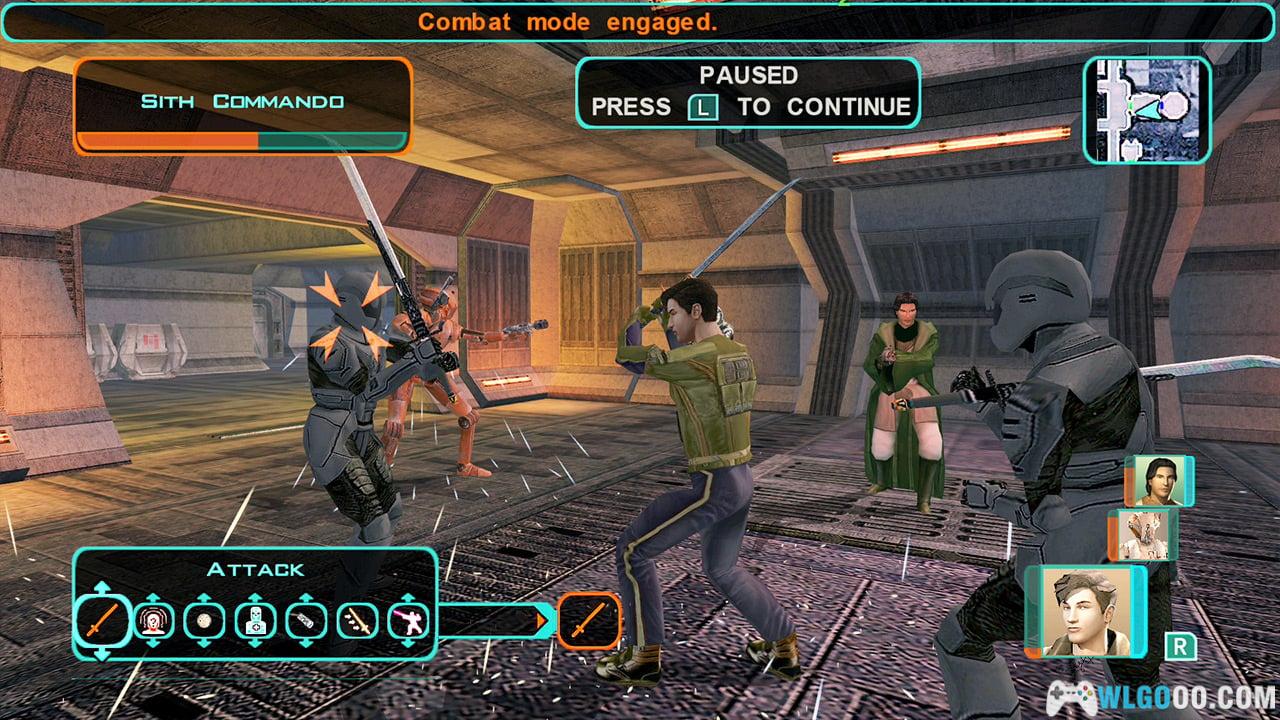1280x720 pixels.
Task: Click the Sith Commando target panel
Action: (242, 106)
